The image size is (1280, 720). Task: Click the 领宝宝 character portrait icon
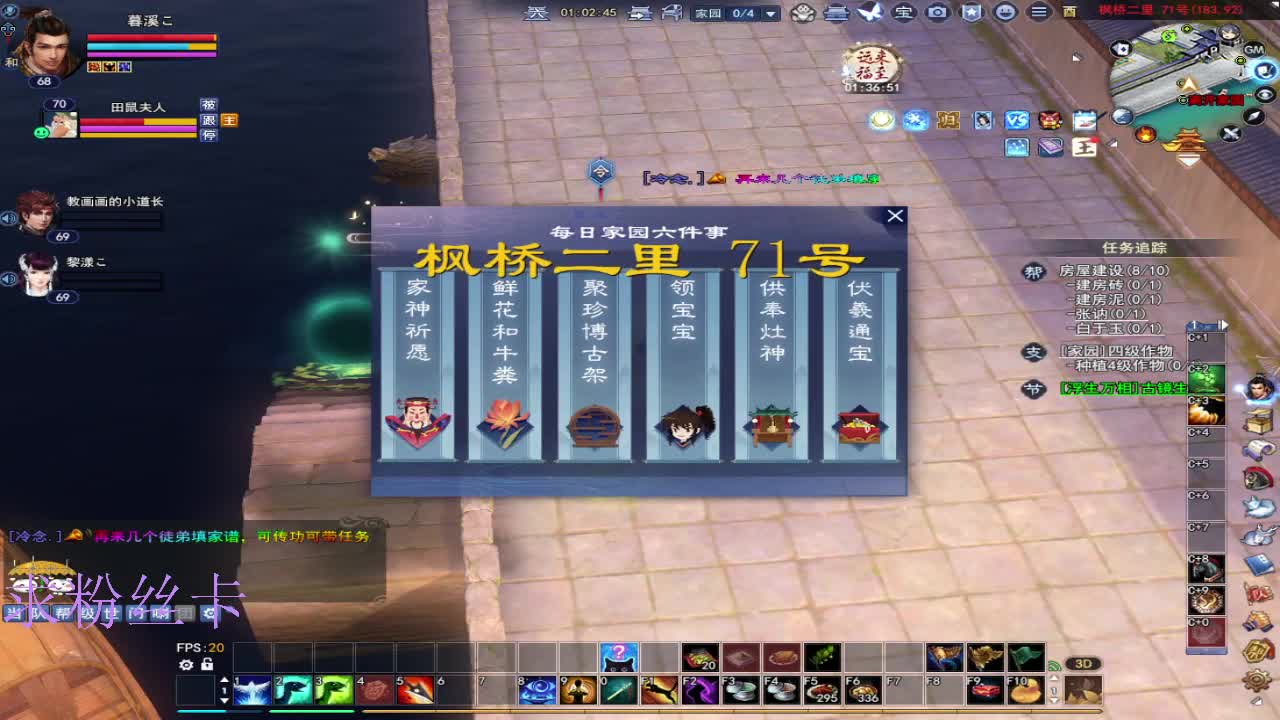[x=682, y=424]
